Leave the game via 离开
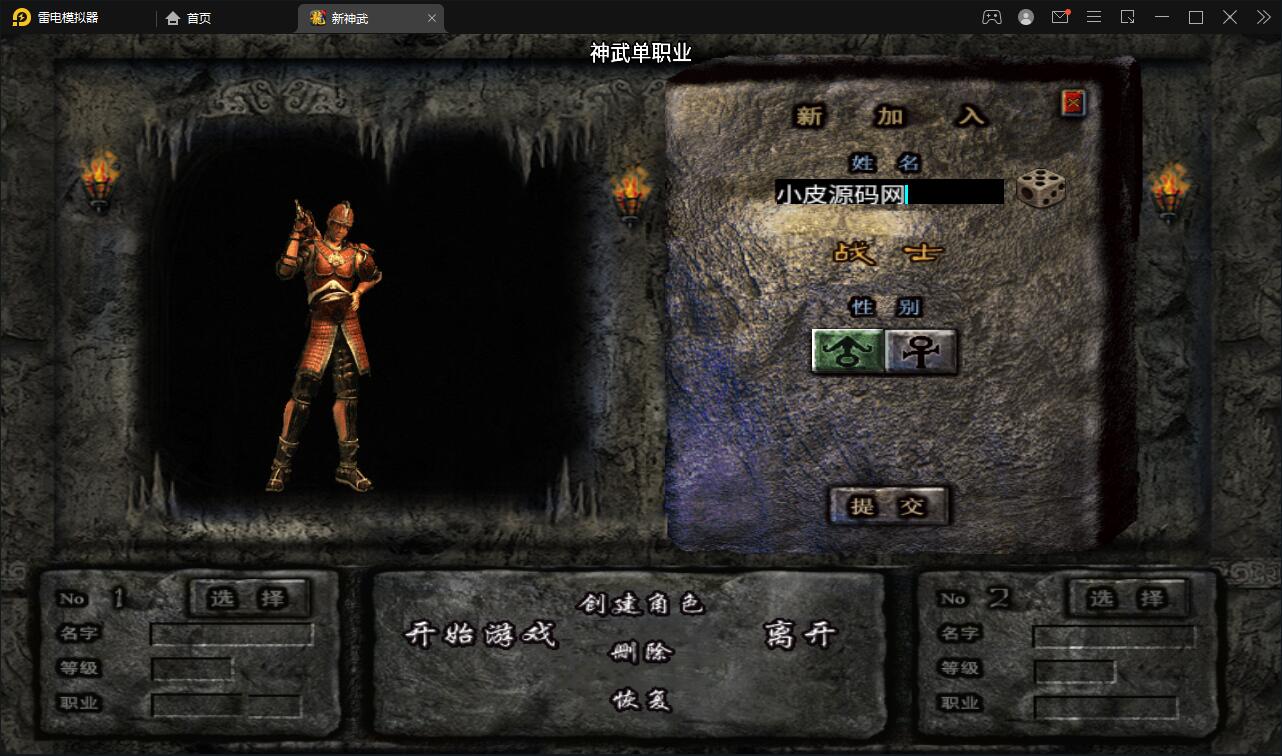The image size is (1282, 756). (x=799, y=634)
